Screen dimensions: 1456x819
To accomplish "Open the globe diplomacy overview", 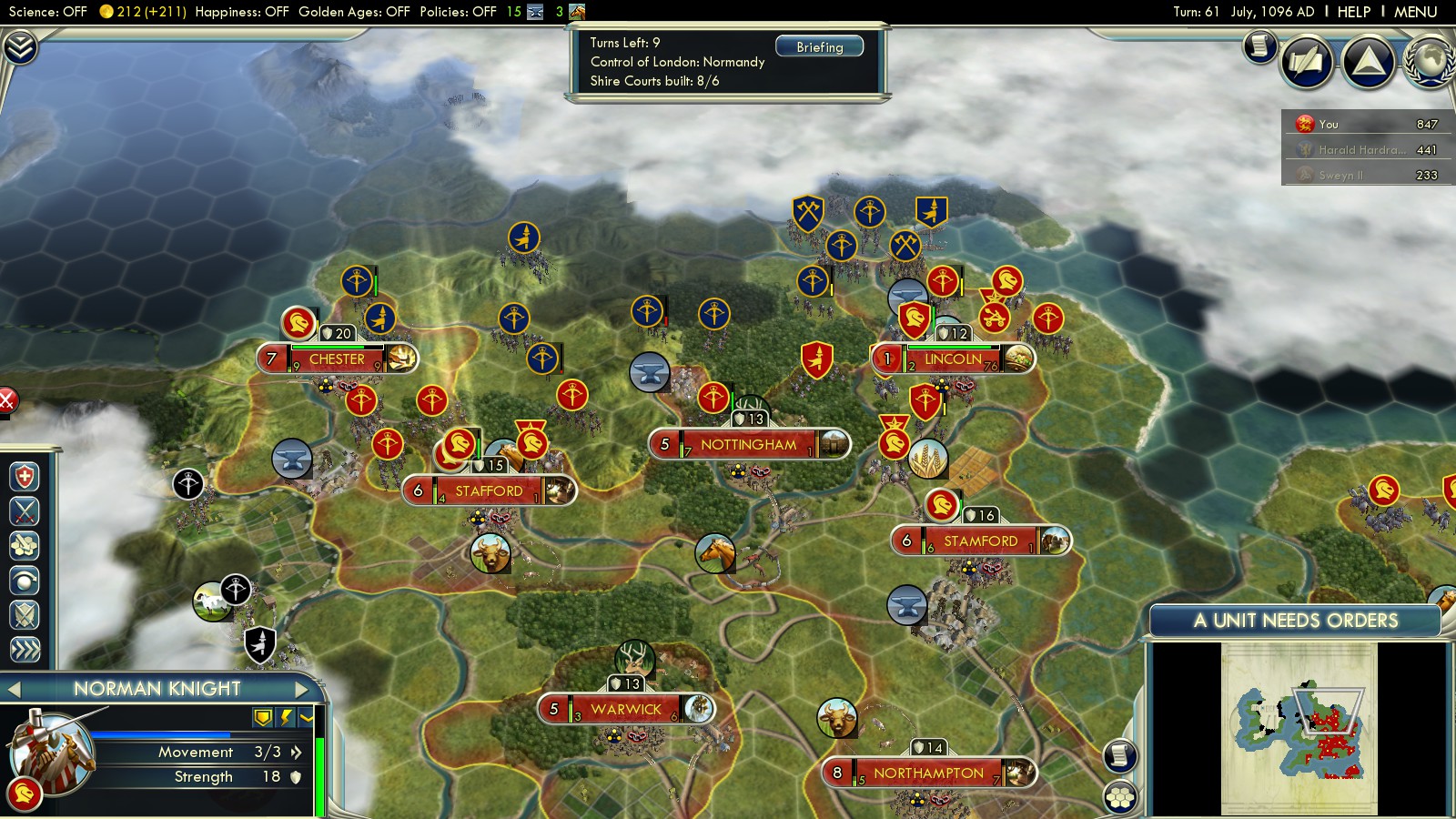I will pyautogui.click(x=1430, y=62).
